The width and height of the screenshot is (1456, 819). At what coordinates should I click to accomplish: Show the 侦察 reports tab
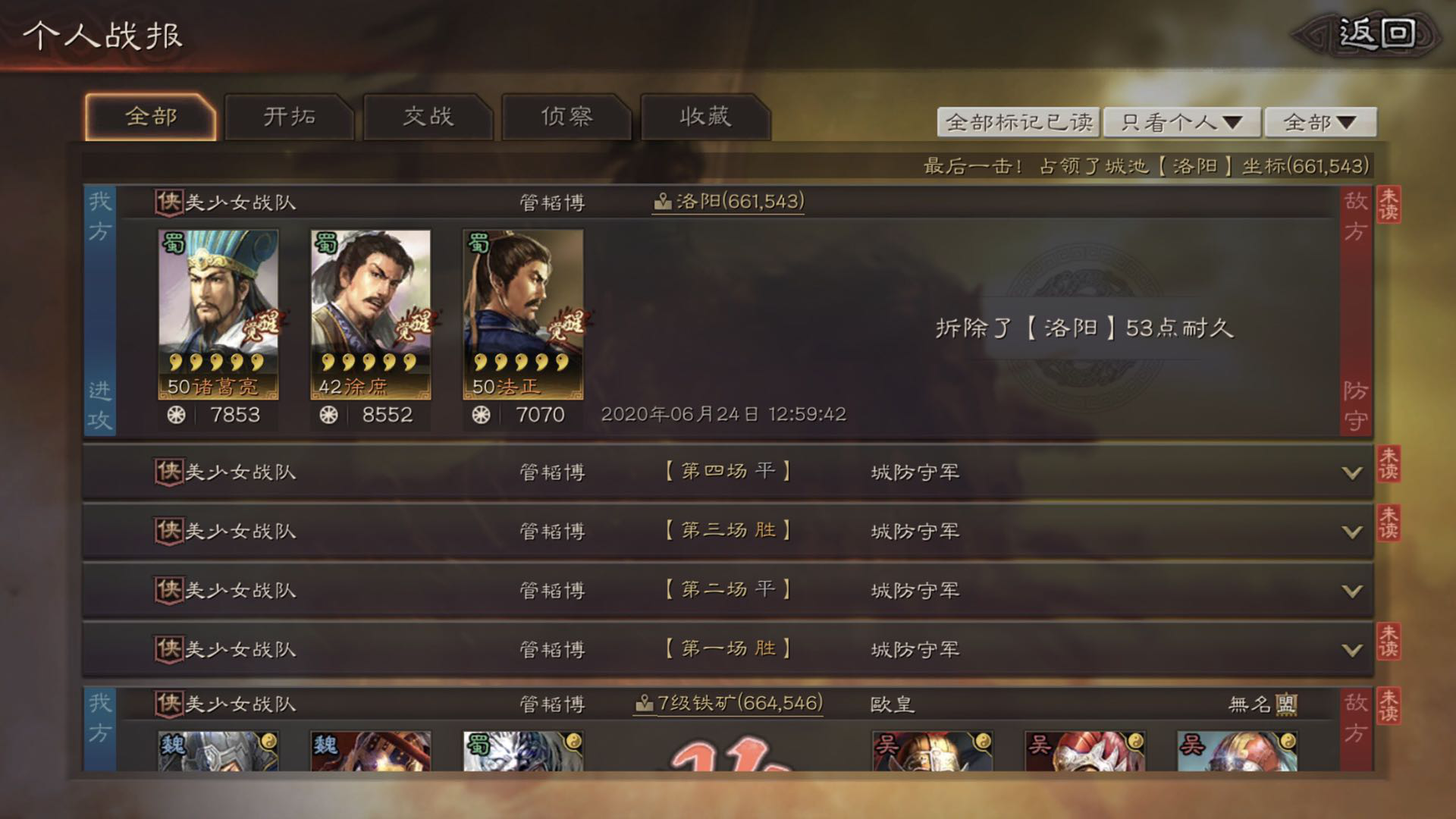566,117
